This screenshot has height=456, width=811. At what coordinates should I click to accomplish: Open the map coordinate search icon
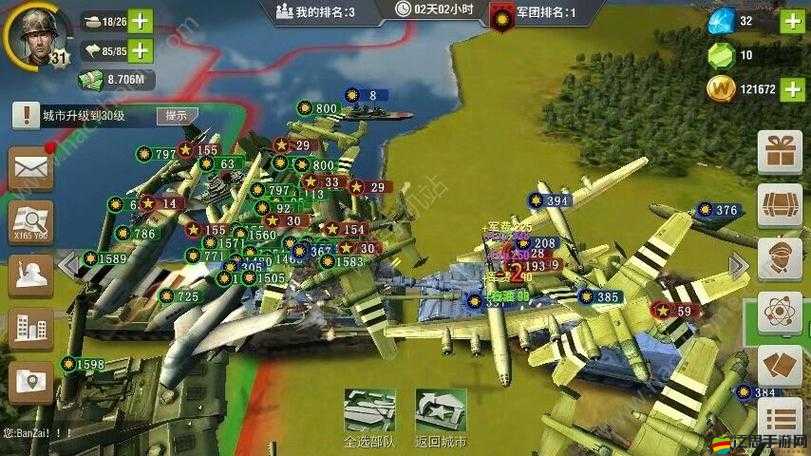[x=31, y=222]
